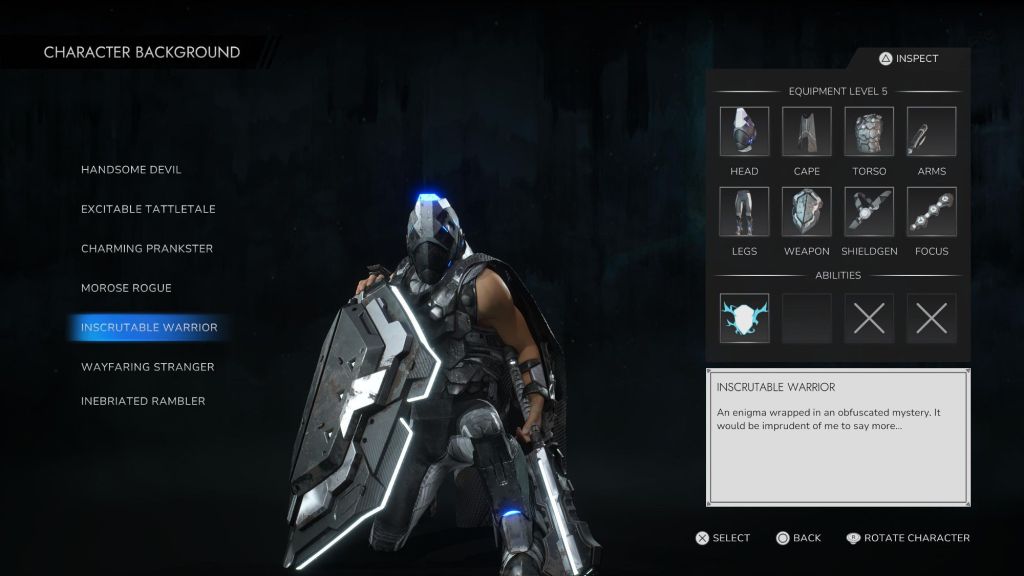This screenshot has width=1024, height=576.
Task: Click the Arms equipment slot
Action: [x=931, y=132]
